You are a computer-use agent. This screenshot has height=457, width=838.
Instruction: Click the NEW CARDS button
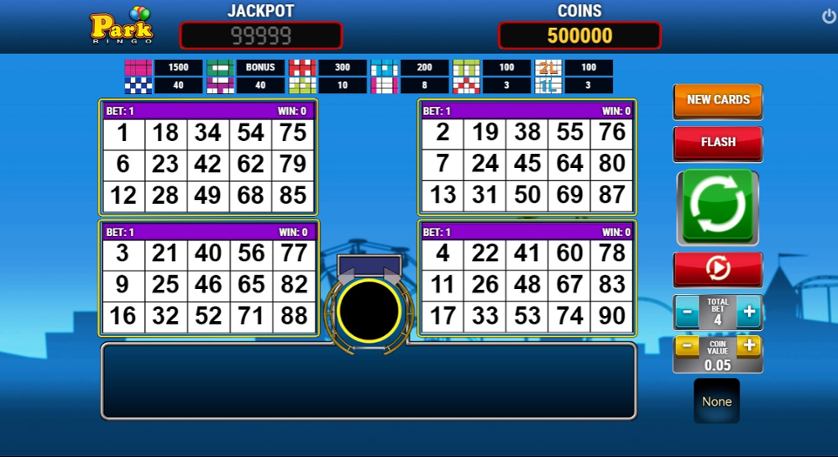[x=717, y=100]
